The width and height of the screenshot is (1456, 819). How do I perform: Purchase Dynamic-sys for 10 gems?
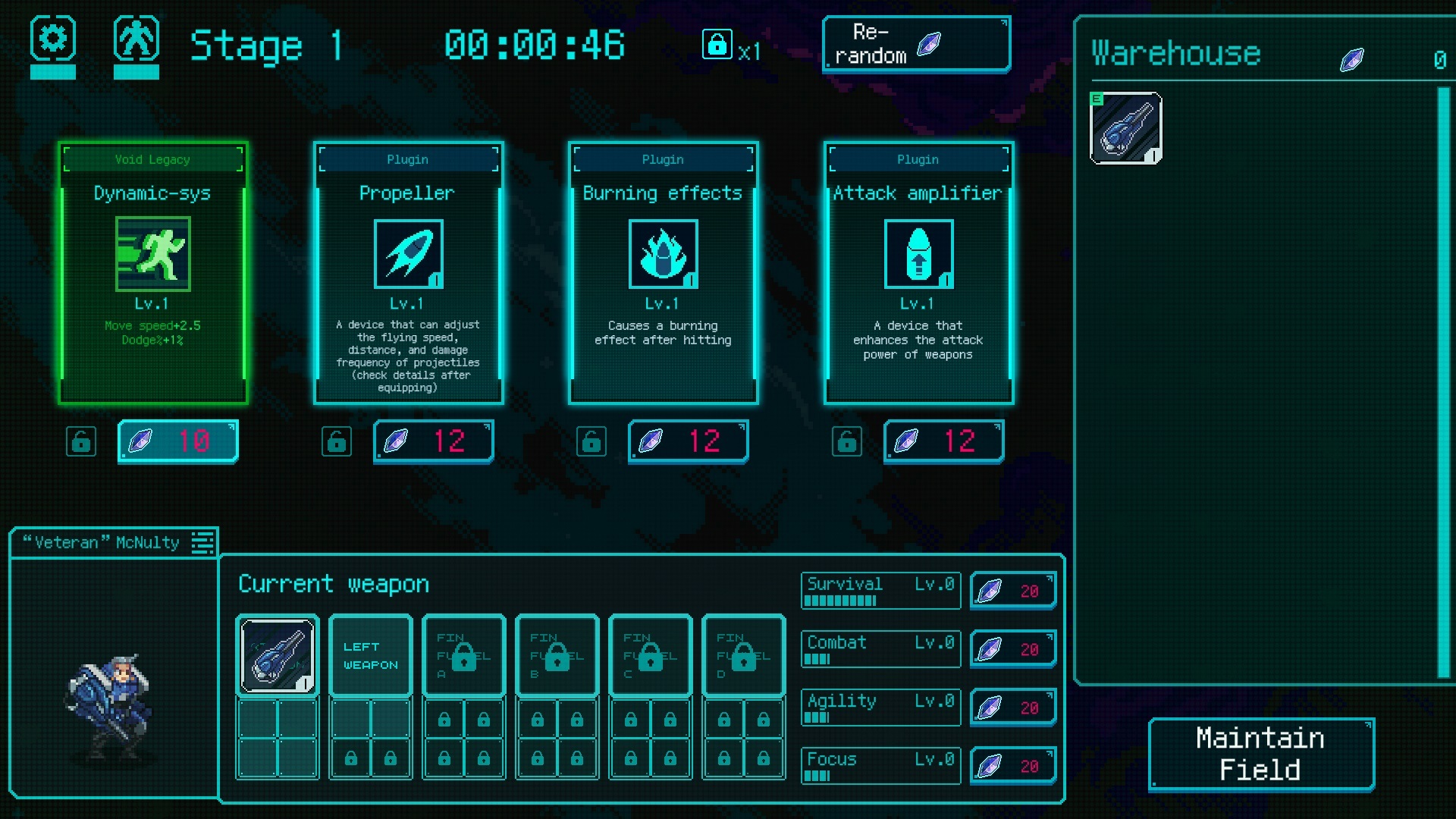(x=177, y=441)
